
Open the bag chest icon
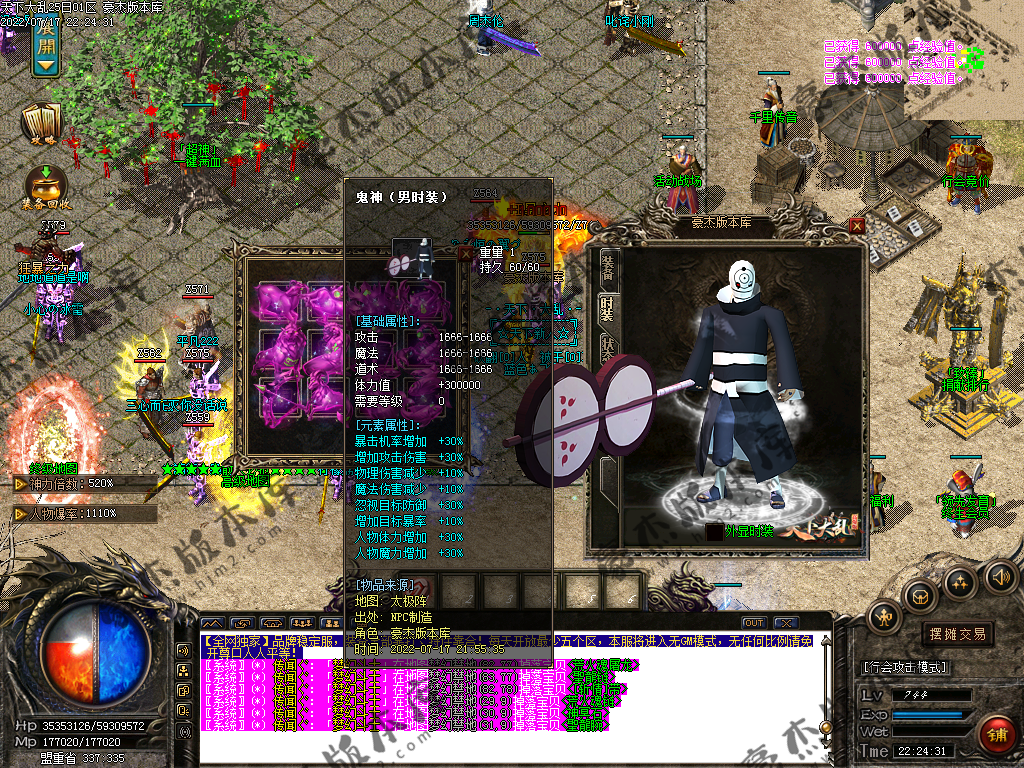(921, 596)
